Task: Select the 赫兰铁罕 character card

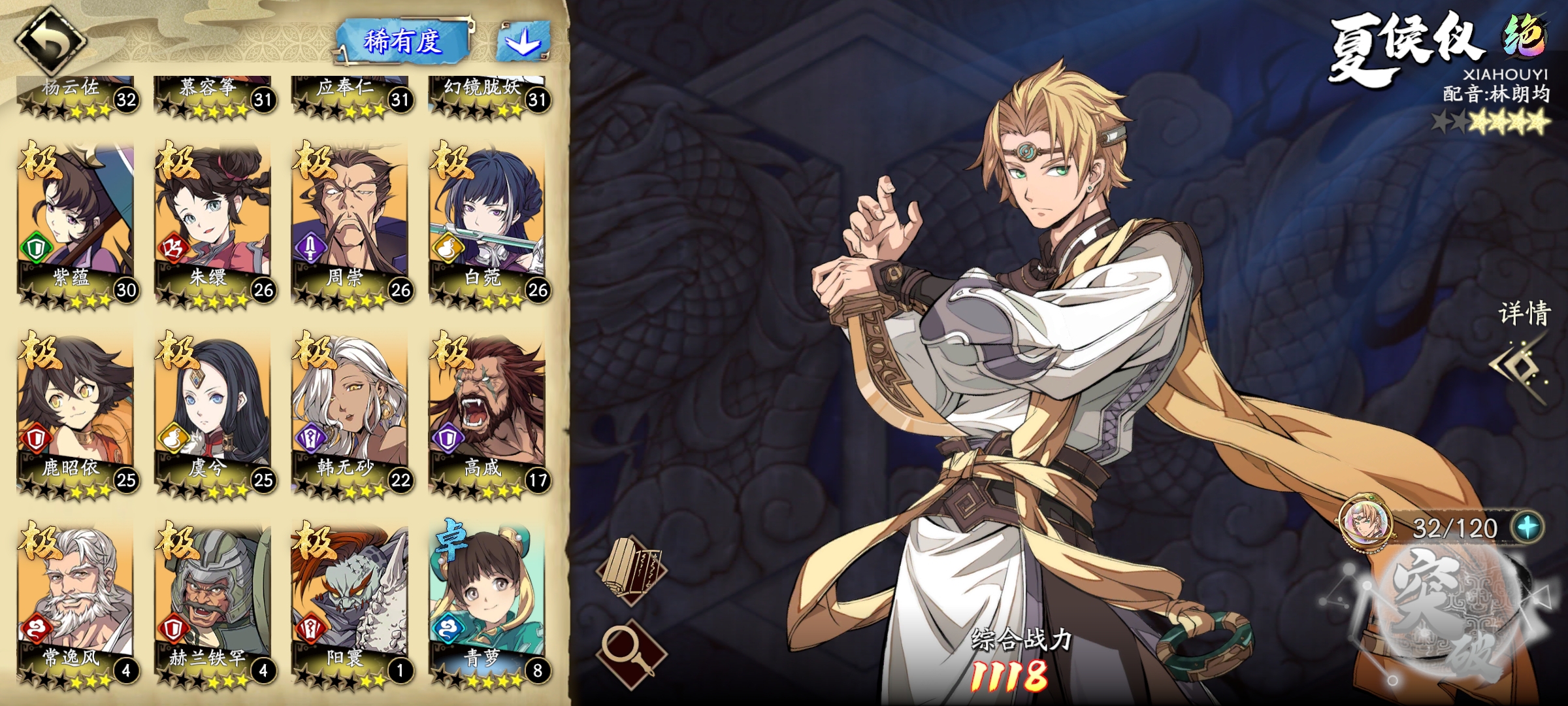Action: (x=213, y=603)
